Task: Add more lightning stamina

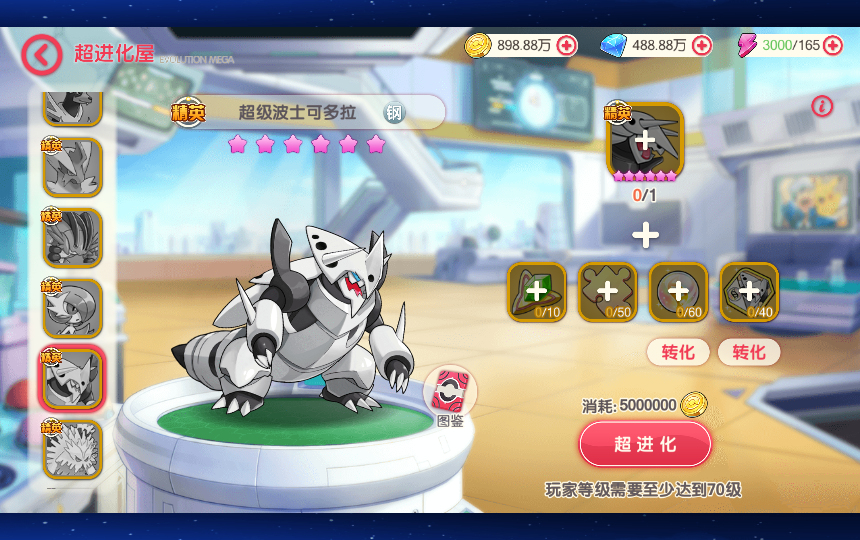Action: [x=833, y=46]
